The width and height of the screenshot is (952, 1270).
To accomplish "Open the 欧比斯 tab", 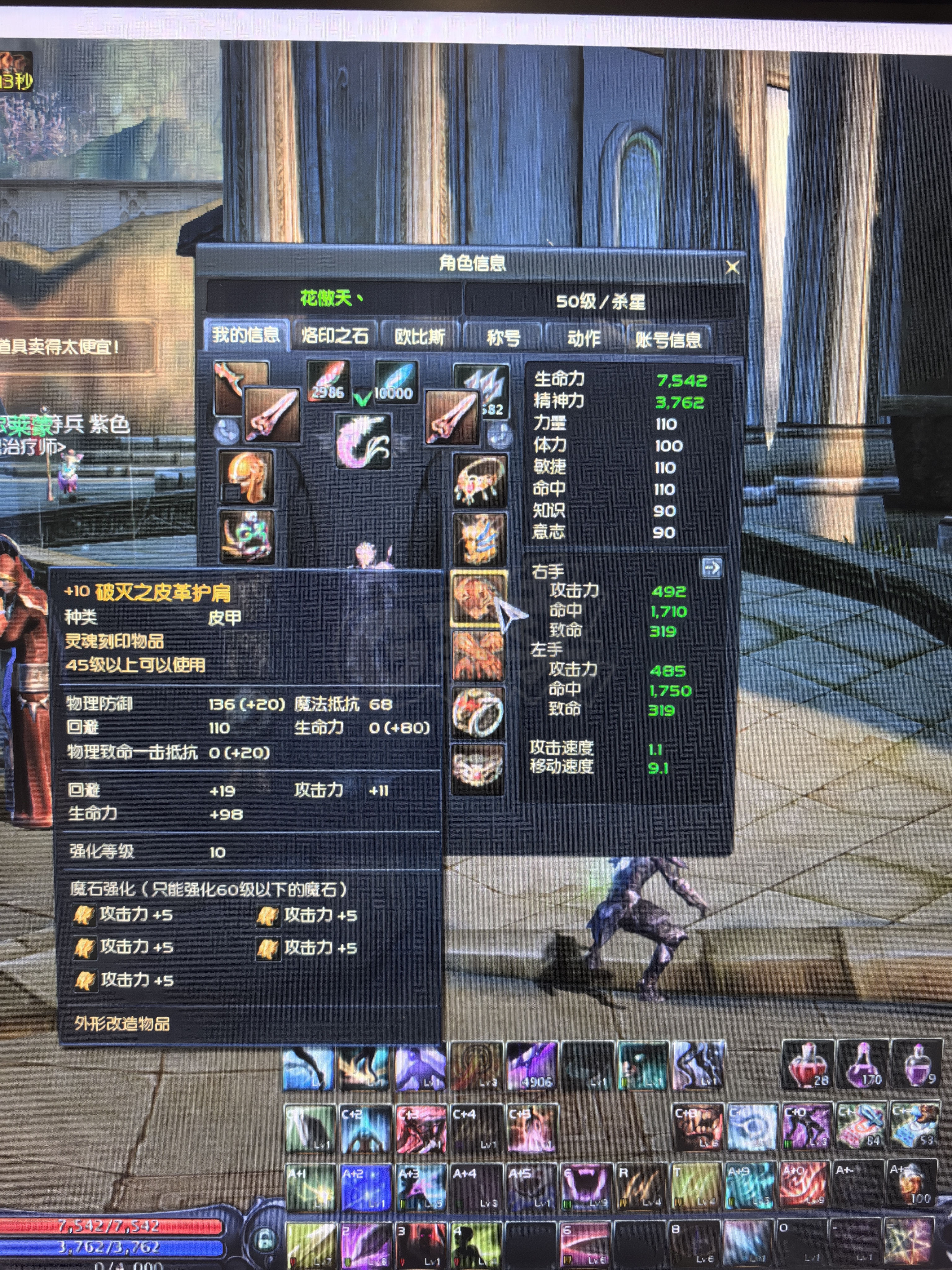I will pos(420,336).
